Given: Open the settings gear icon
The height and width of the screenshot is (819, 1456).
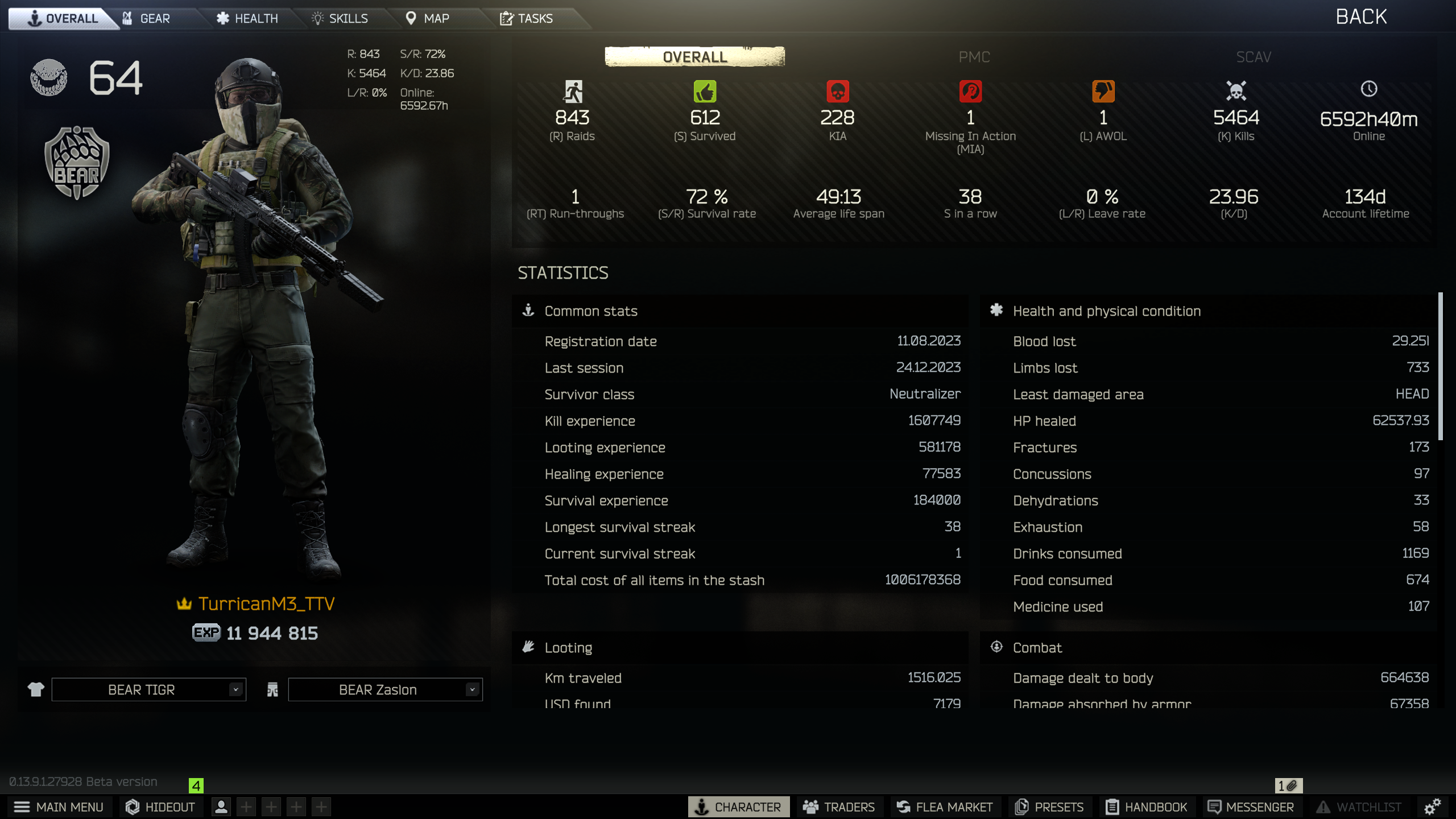Looking at the screenshot, I should 1431,806.
